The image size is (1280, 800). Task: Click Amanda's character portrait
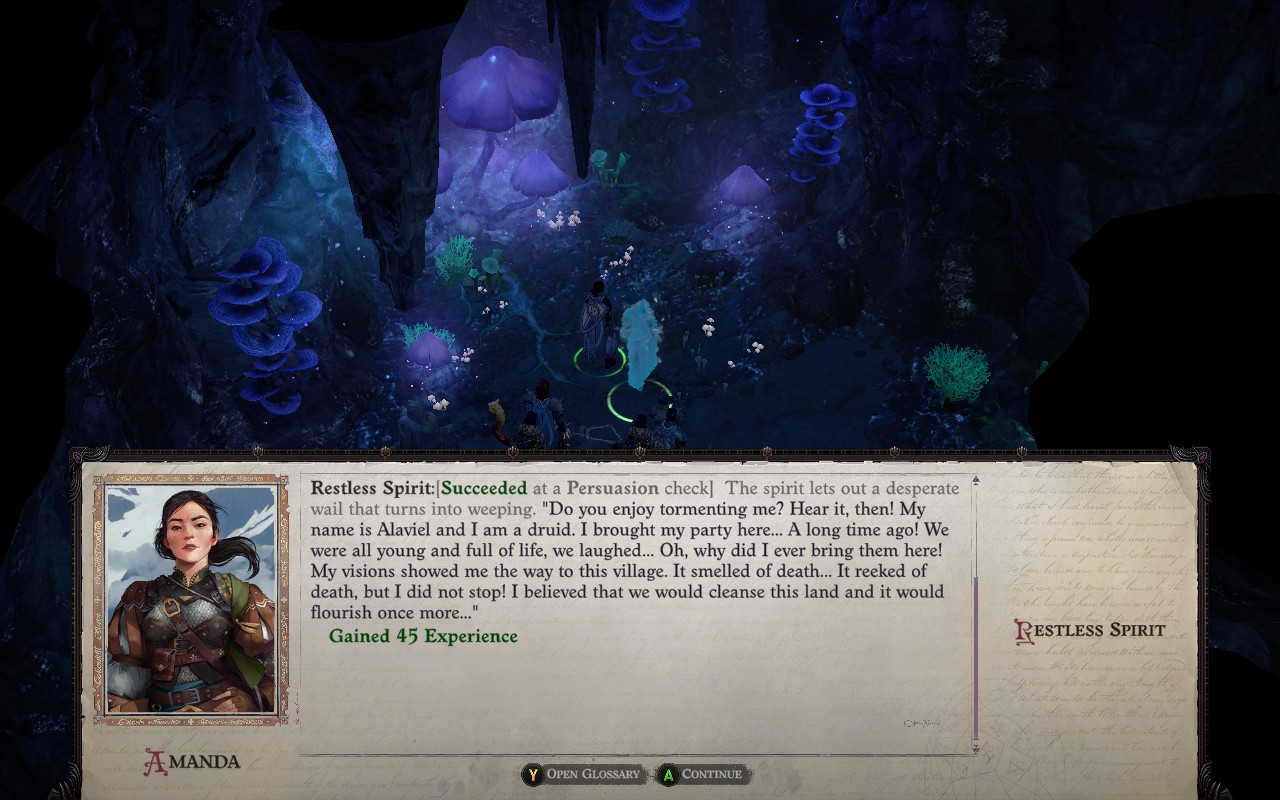coord(190,598)
